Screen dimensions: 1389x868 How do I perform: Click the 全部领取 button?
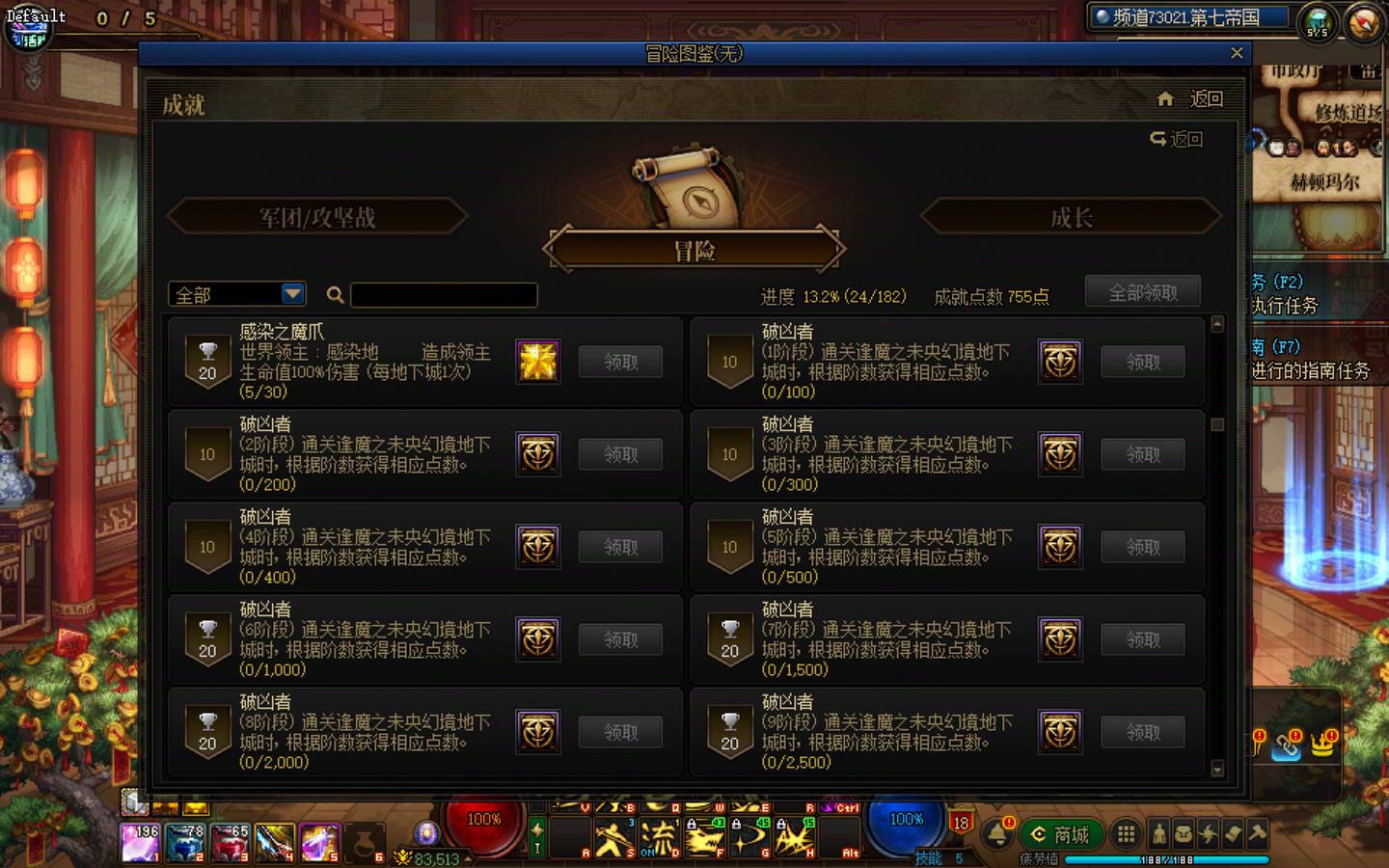coord(1144,291)
